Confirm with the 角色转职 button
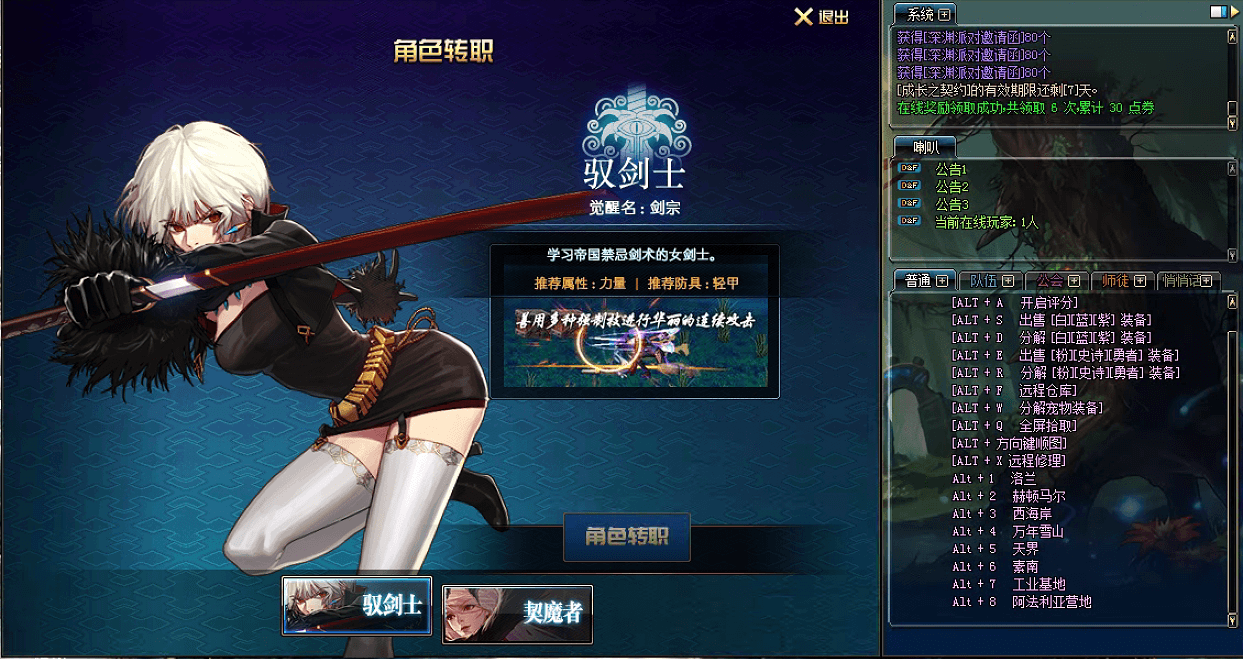The width and height of the screenshot is (1243, 659). [627, 537]
